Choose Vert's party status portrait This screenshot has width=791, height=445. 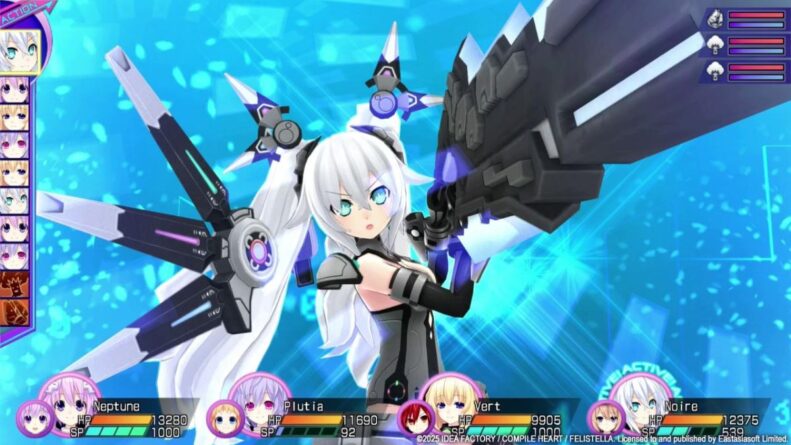[449, 402]
